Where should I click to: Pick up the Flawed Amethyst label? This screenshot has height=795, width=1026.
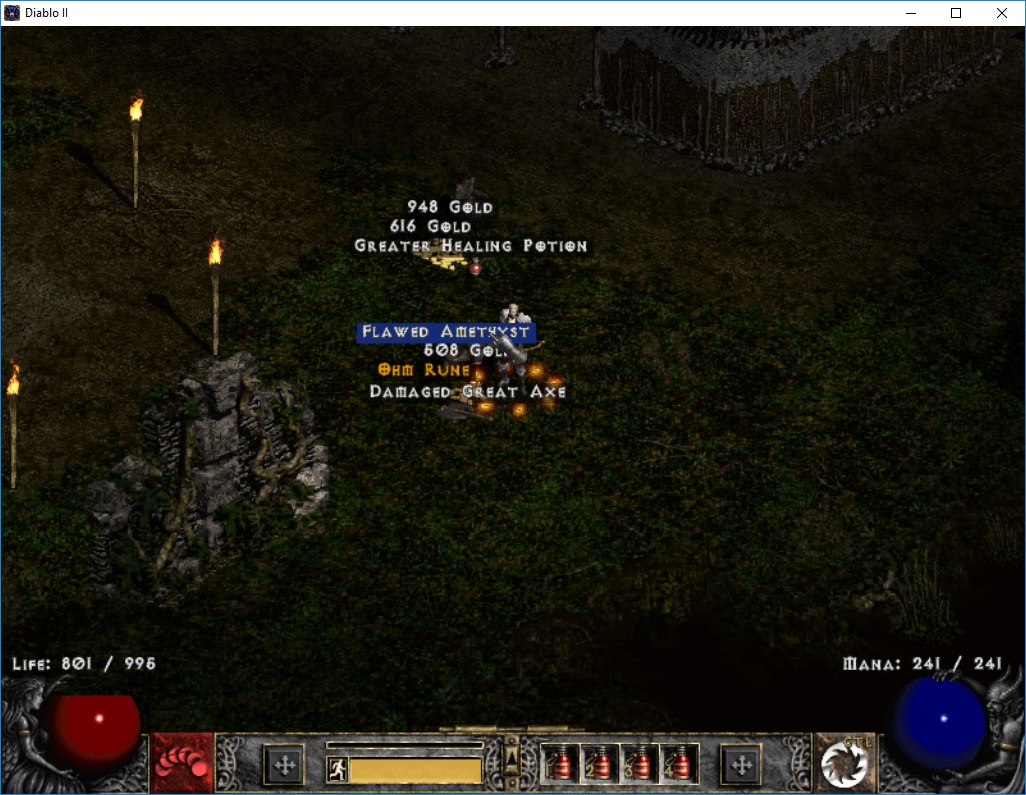(445, 332)
